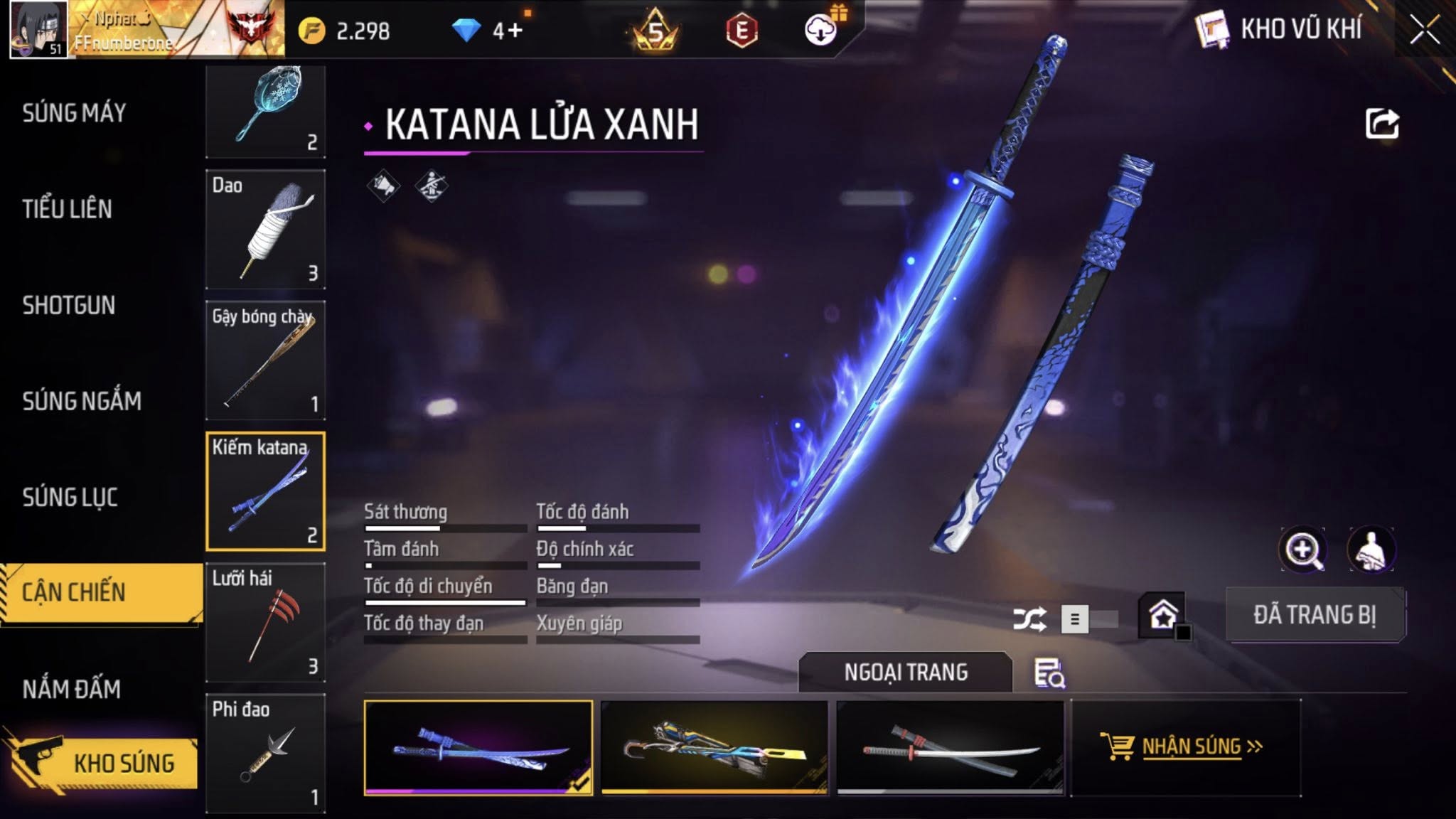This screenshot has width=1456, height=819.
Task: Open the Nhận Súng shop link
Action: tap(1186, 746)
